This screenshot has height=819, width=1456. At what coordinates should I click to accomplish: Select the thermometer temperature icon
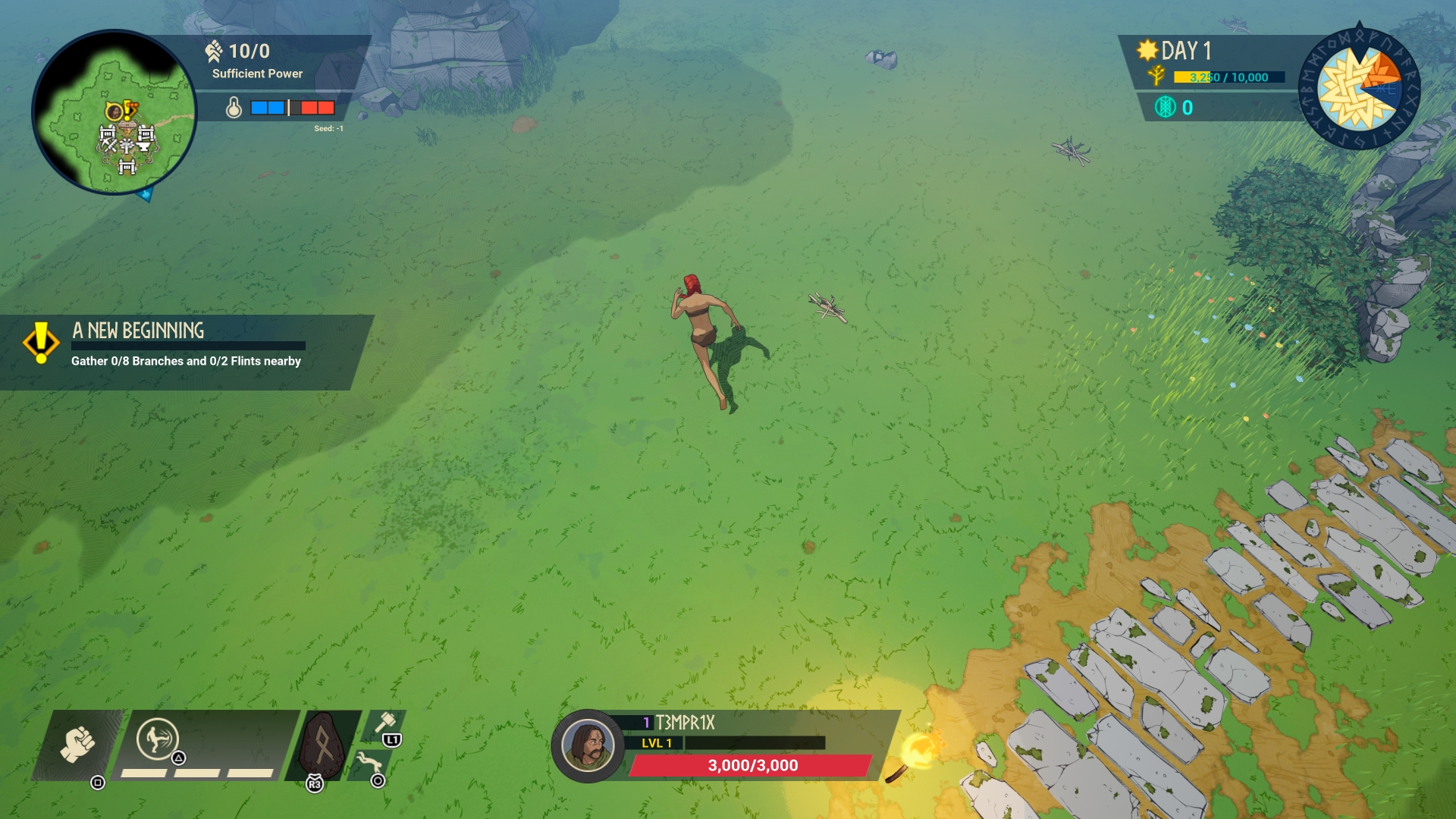tap(234, 108)
